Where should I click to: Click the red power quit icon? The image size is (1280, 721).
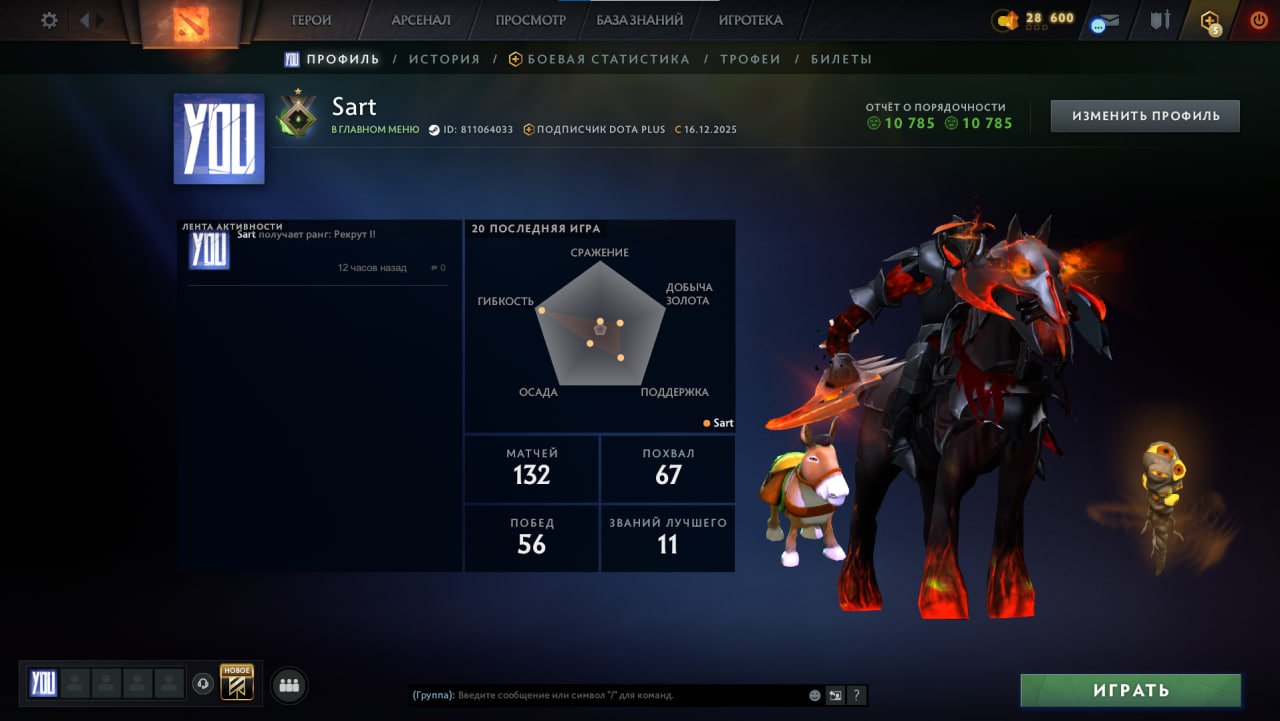[x=1258, y=20]
